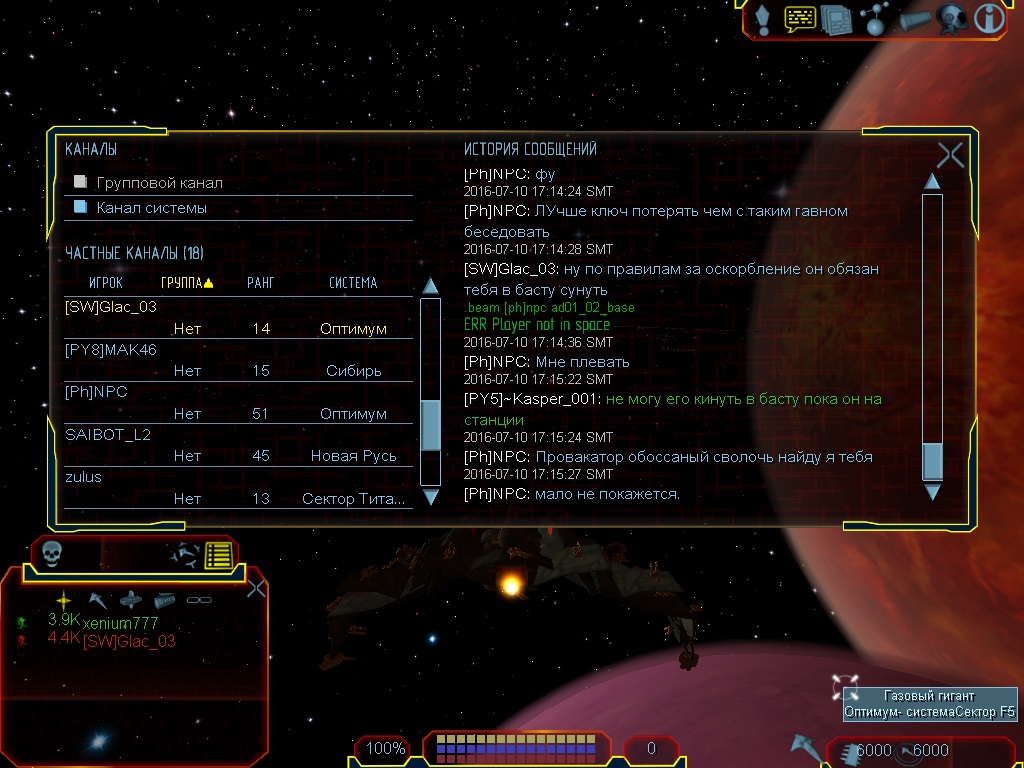Sort private channels by ИГРОК column
Image resolution: width=1024 pixels, height=768 pixels.
(105, 283)
